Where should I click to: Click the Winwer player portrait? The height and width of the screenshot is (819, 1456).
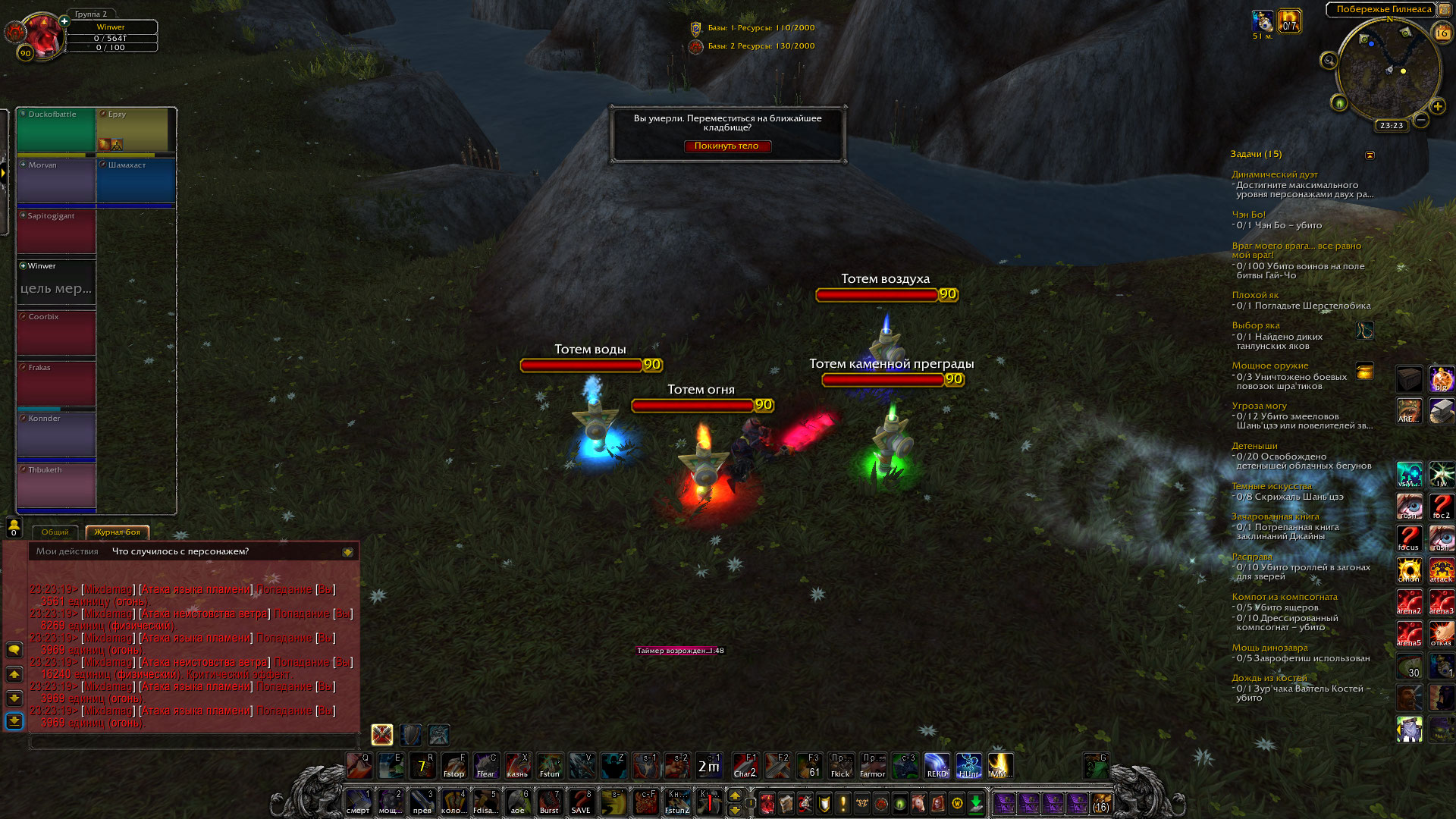pos(42,34)
